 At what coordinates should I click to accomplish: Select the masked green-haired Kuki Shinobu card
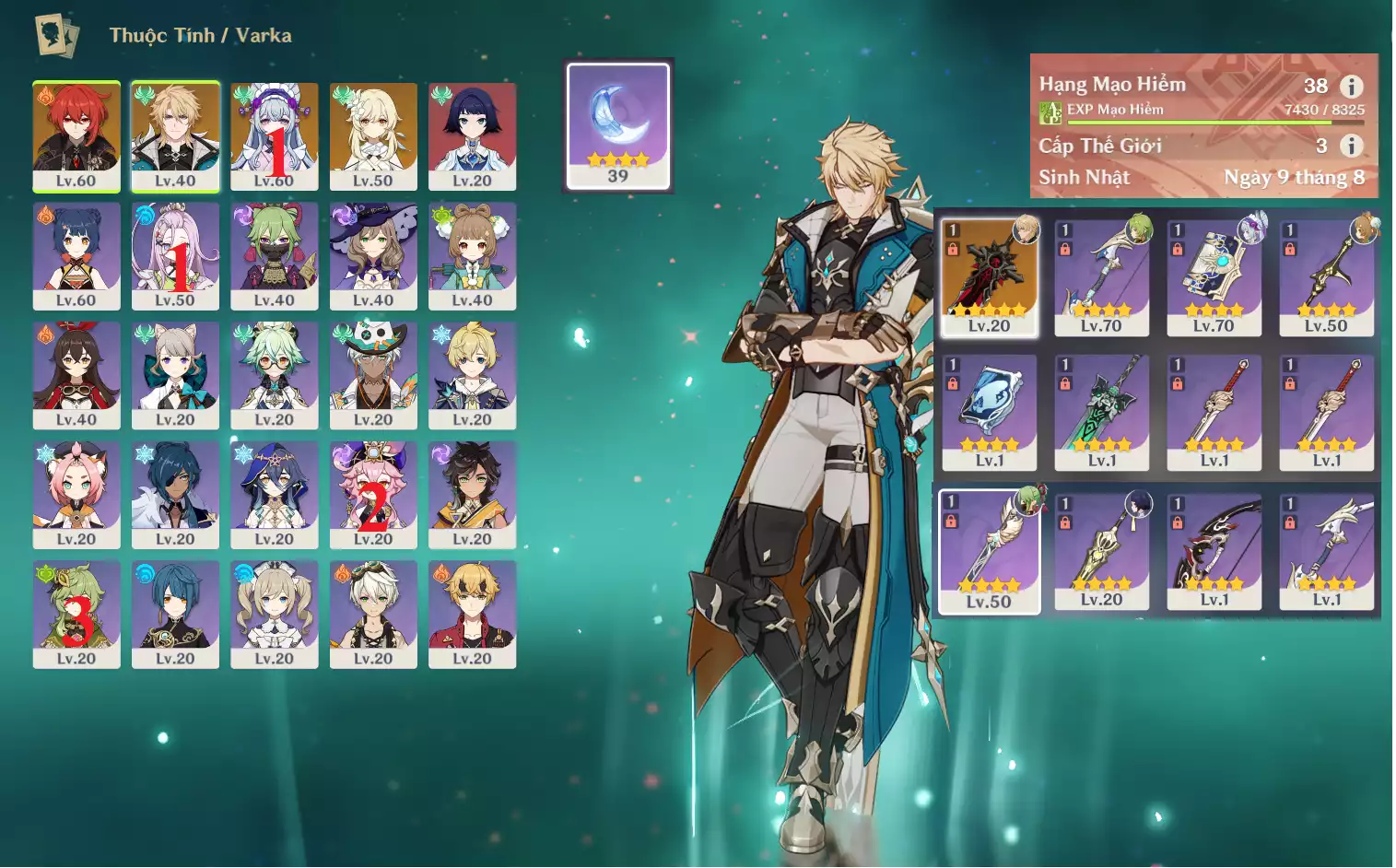coord(275,255)
